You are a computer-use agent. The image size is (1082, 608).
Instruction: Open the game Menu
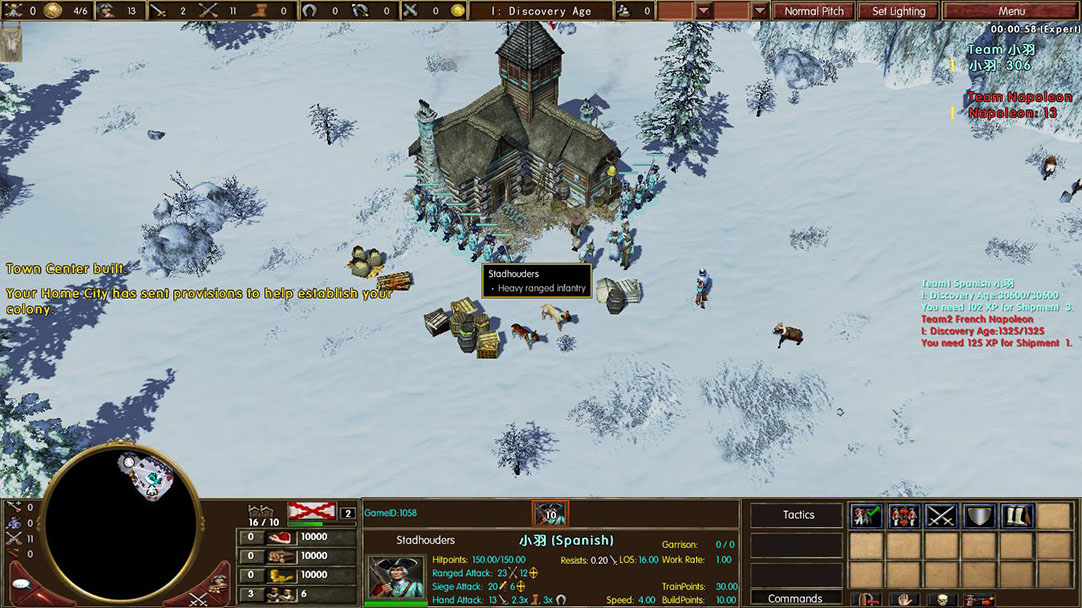tap(1010, 11)
